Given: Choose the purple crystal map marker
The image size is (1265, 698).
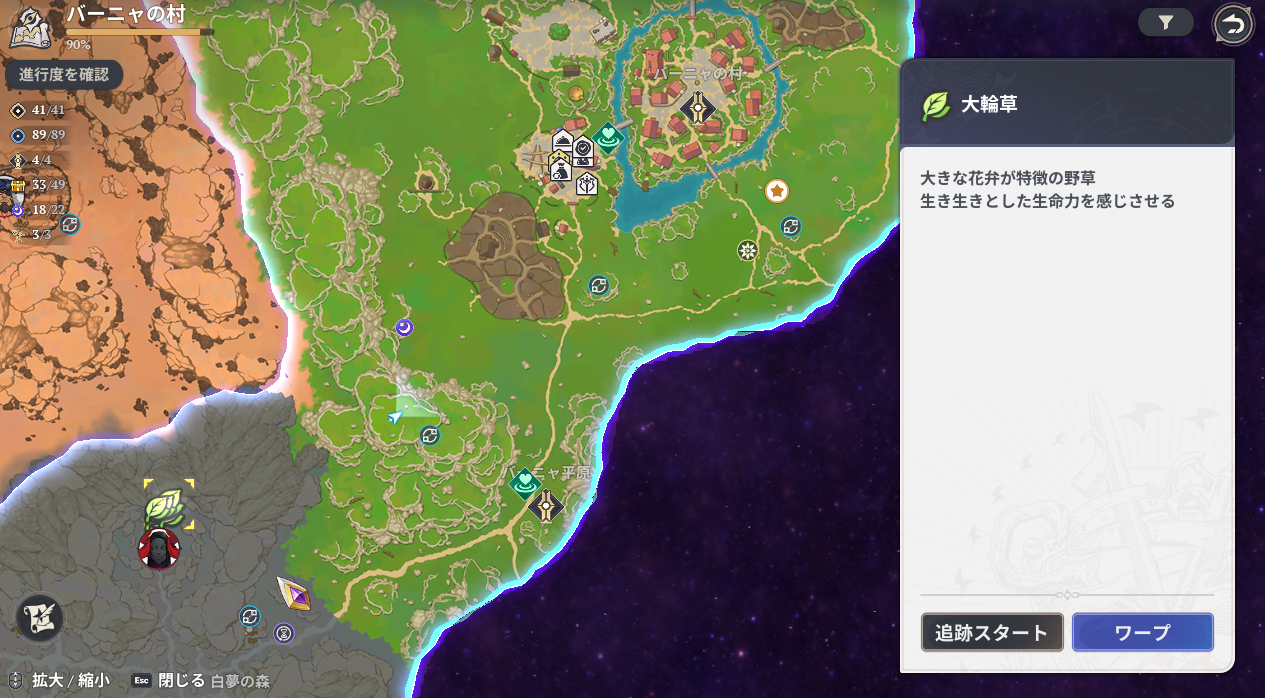Looking at the screenshot, I should click(293, 594).
